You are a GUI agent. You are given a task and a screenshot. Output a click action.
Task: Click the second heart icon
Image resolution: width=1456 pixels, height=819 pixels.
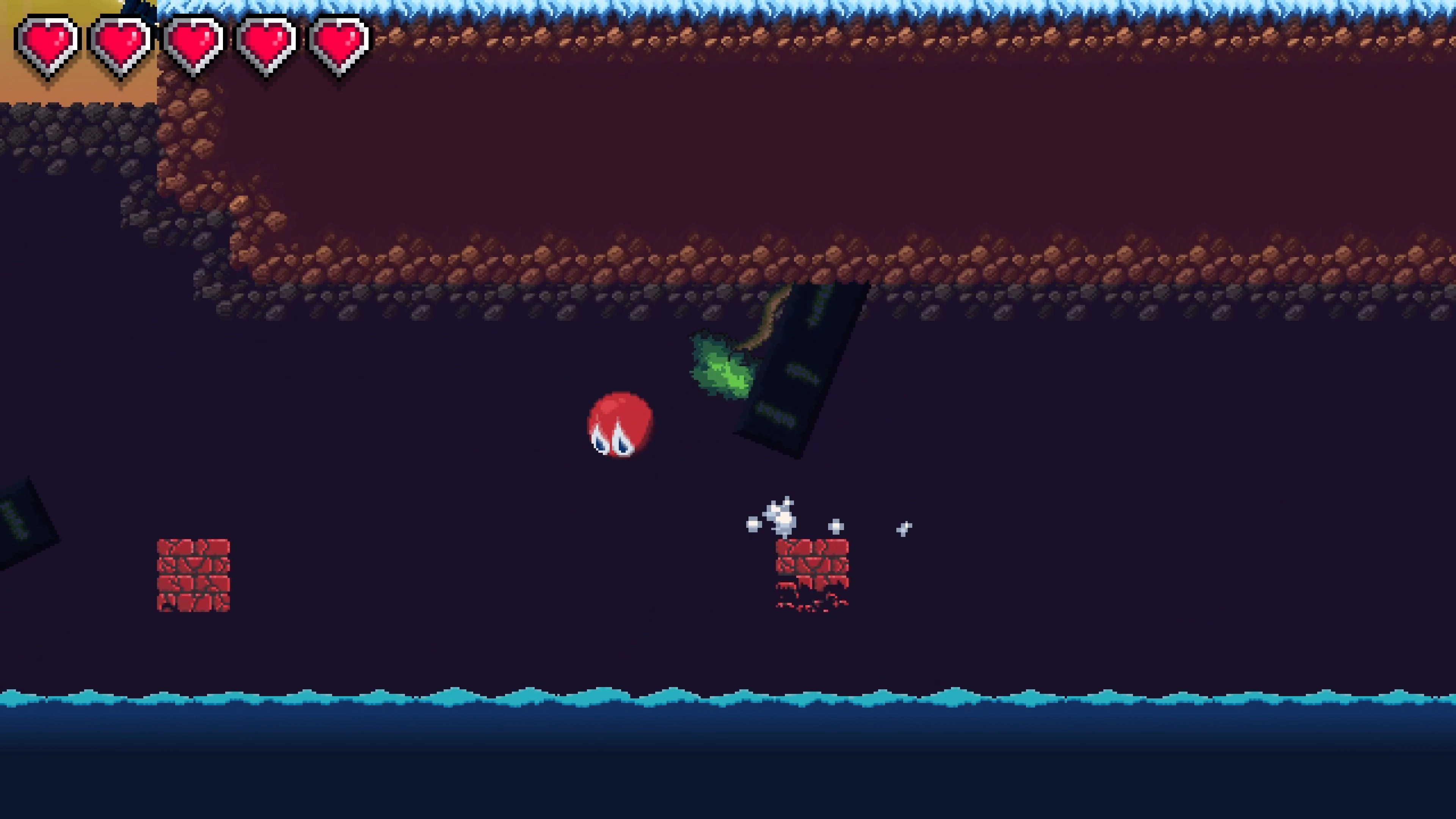(121, 42)
